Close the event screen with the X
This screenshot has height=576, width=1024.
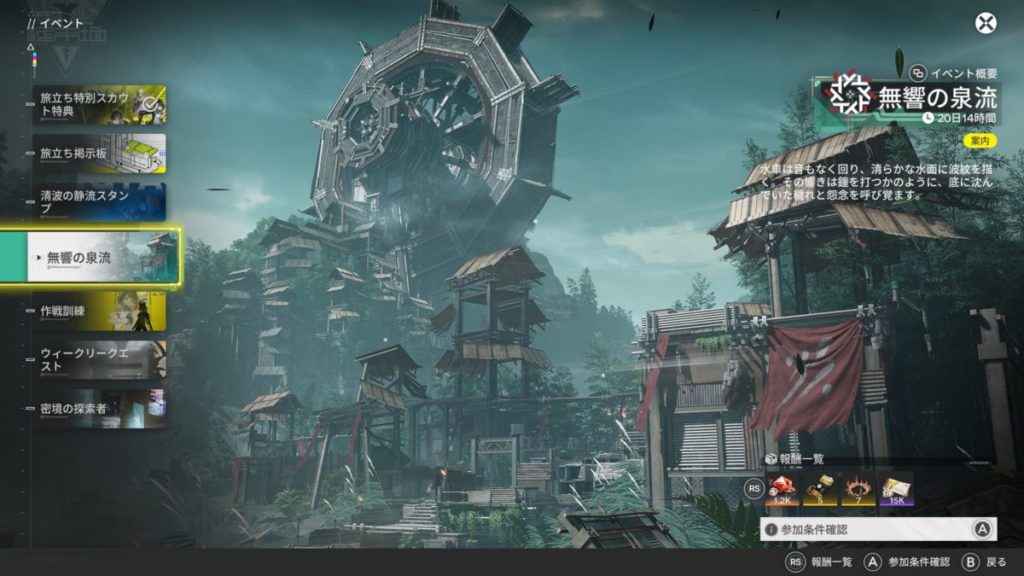click(x=986, y=22)
